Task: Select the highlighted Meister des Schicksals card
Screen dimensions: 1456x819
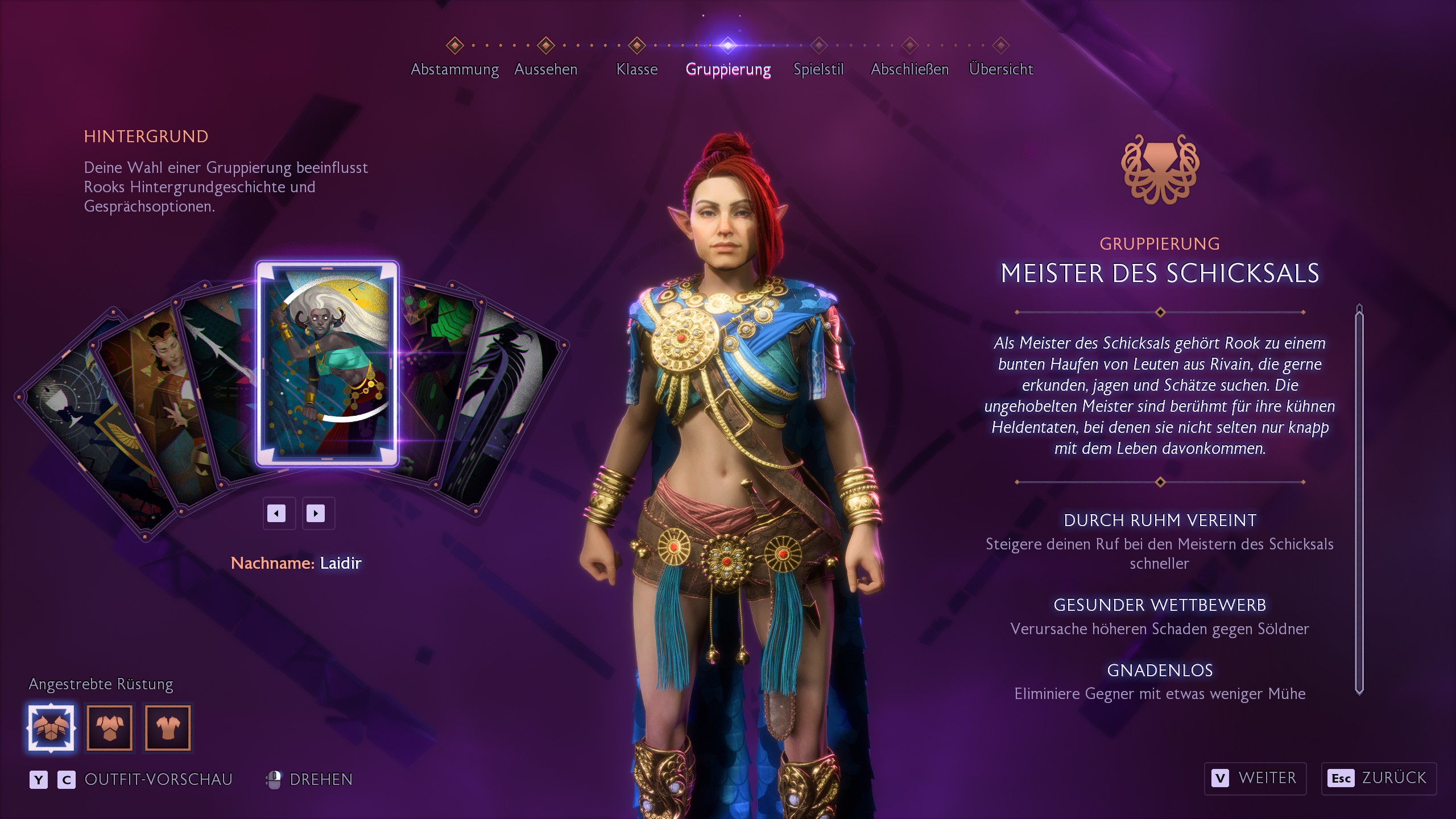Action: point(327,364)
